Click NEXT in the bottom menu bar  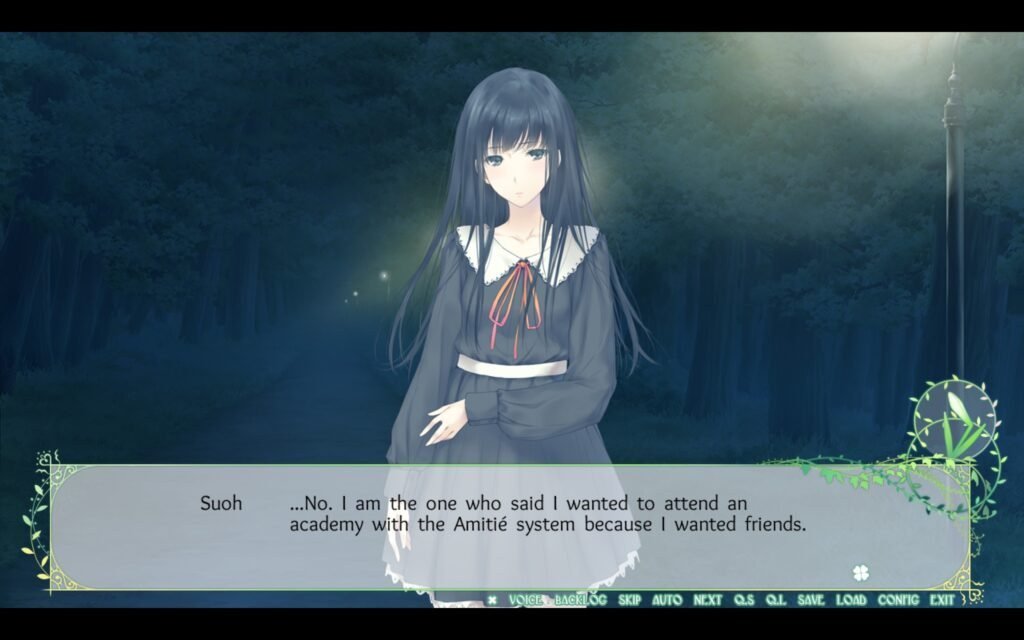pyautogui.click(x=707, y=600)
